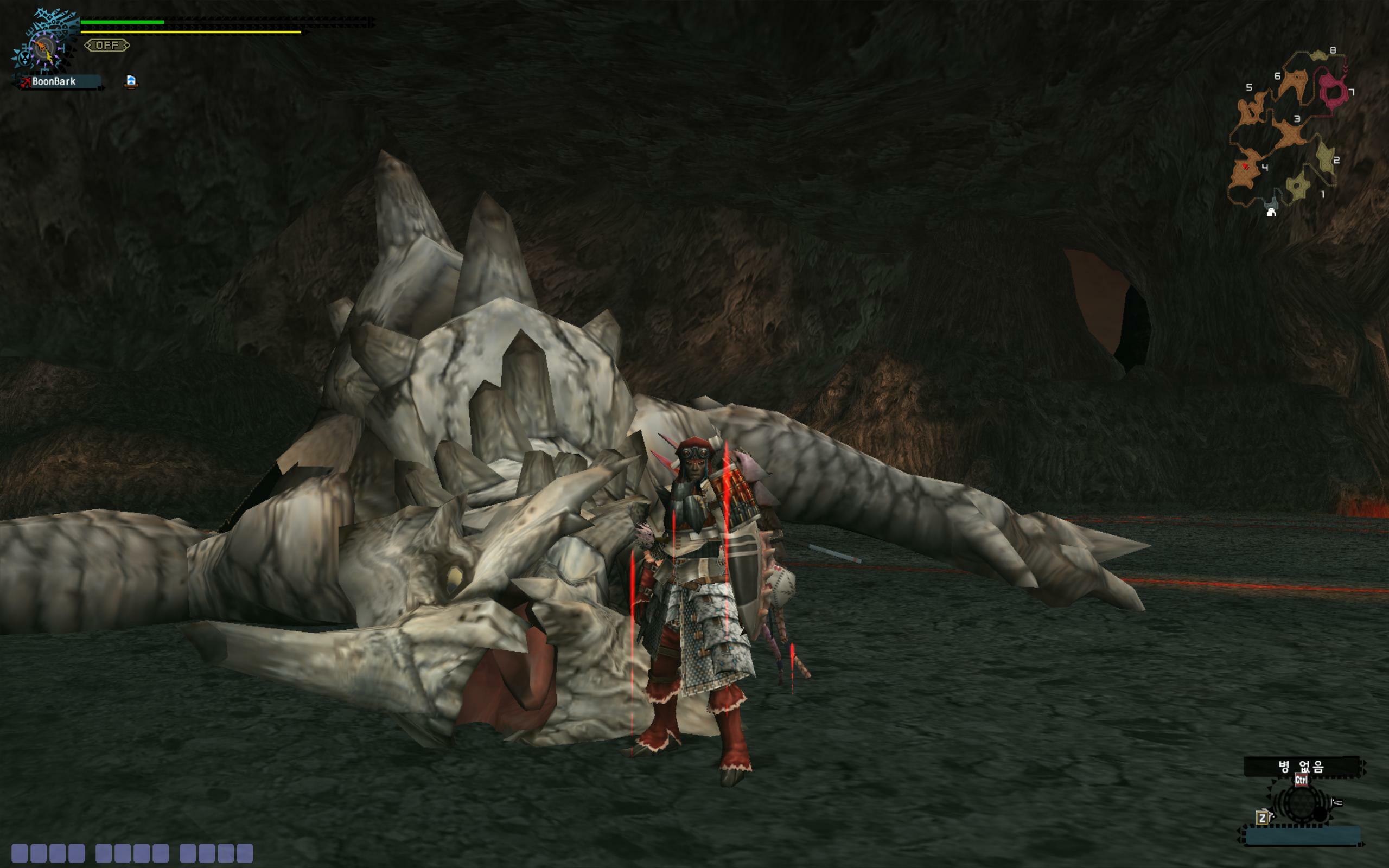This screenshot has width=1389, height=868.
Task: Click the blue status icon beside BoonBark
Action: (131, 81)
